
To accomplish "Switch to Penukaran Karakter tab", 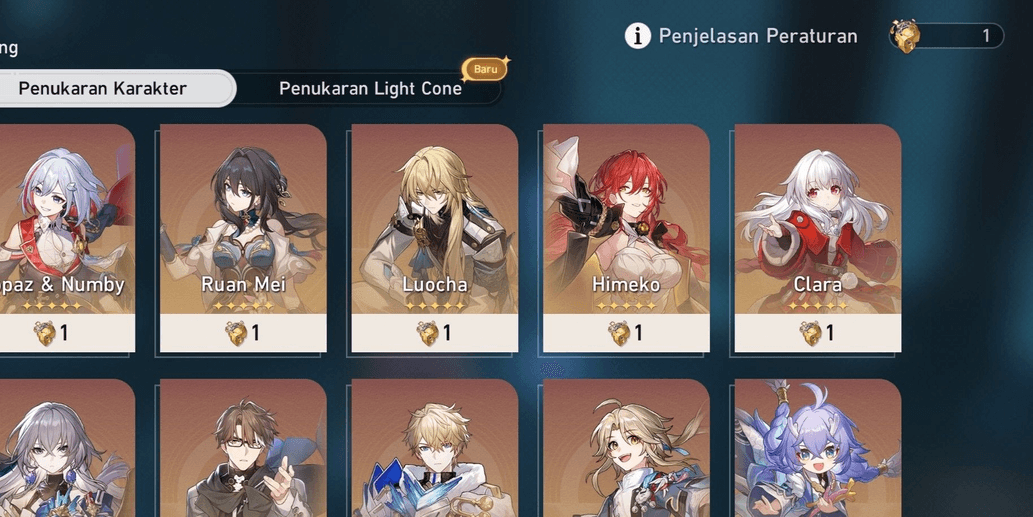I will tap(103, 89).
